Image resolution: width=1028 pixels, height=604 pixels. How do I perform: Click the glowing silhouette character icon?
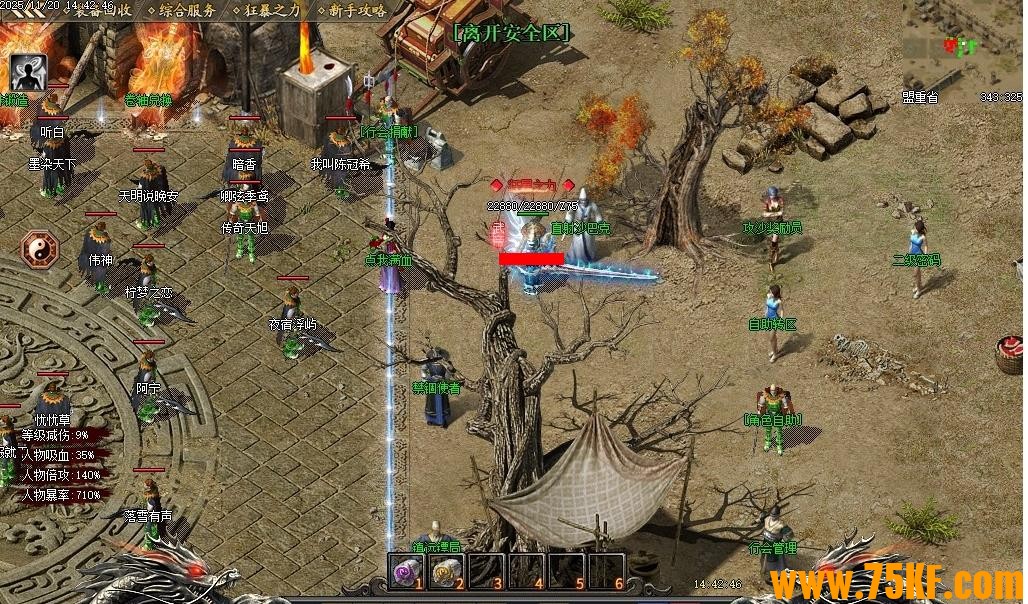[x=29, y=72]
